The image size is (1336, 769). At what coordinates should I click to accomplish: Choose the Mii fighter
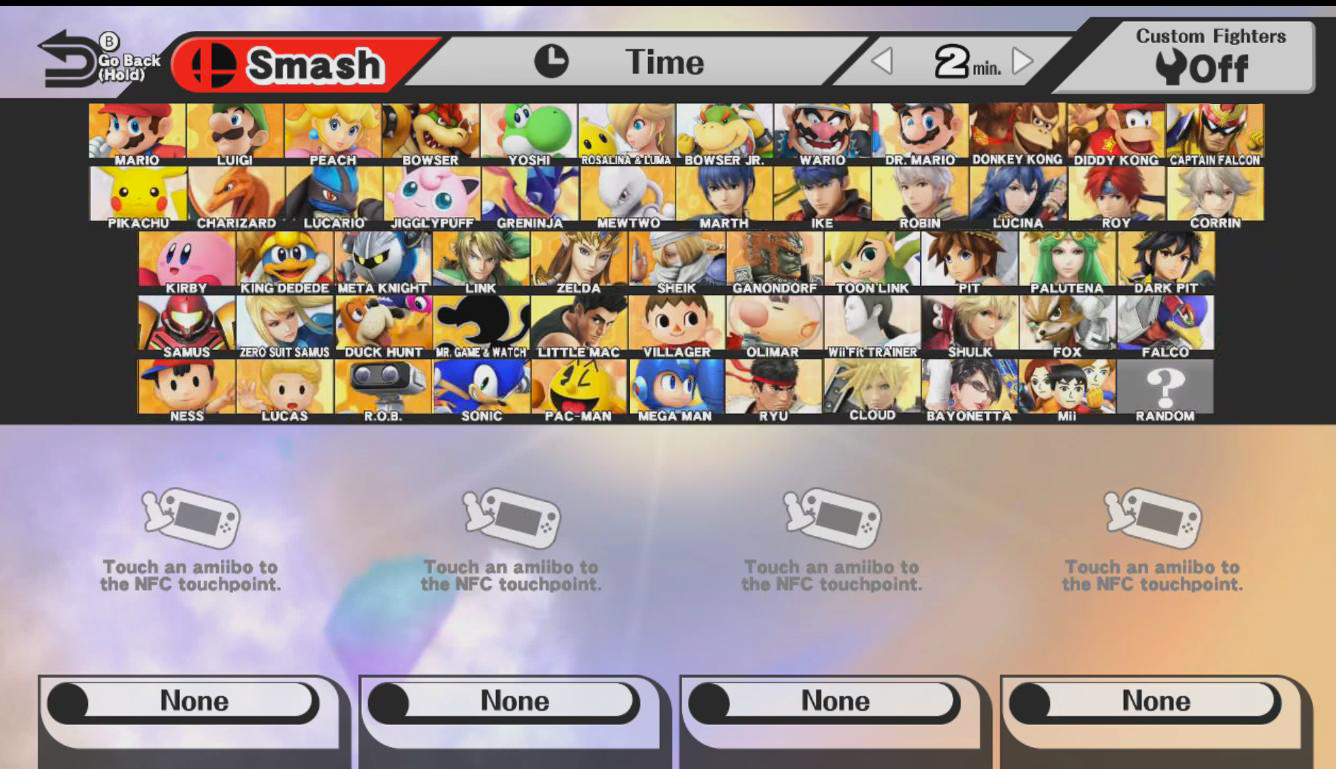[x=1067, y=385]
